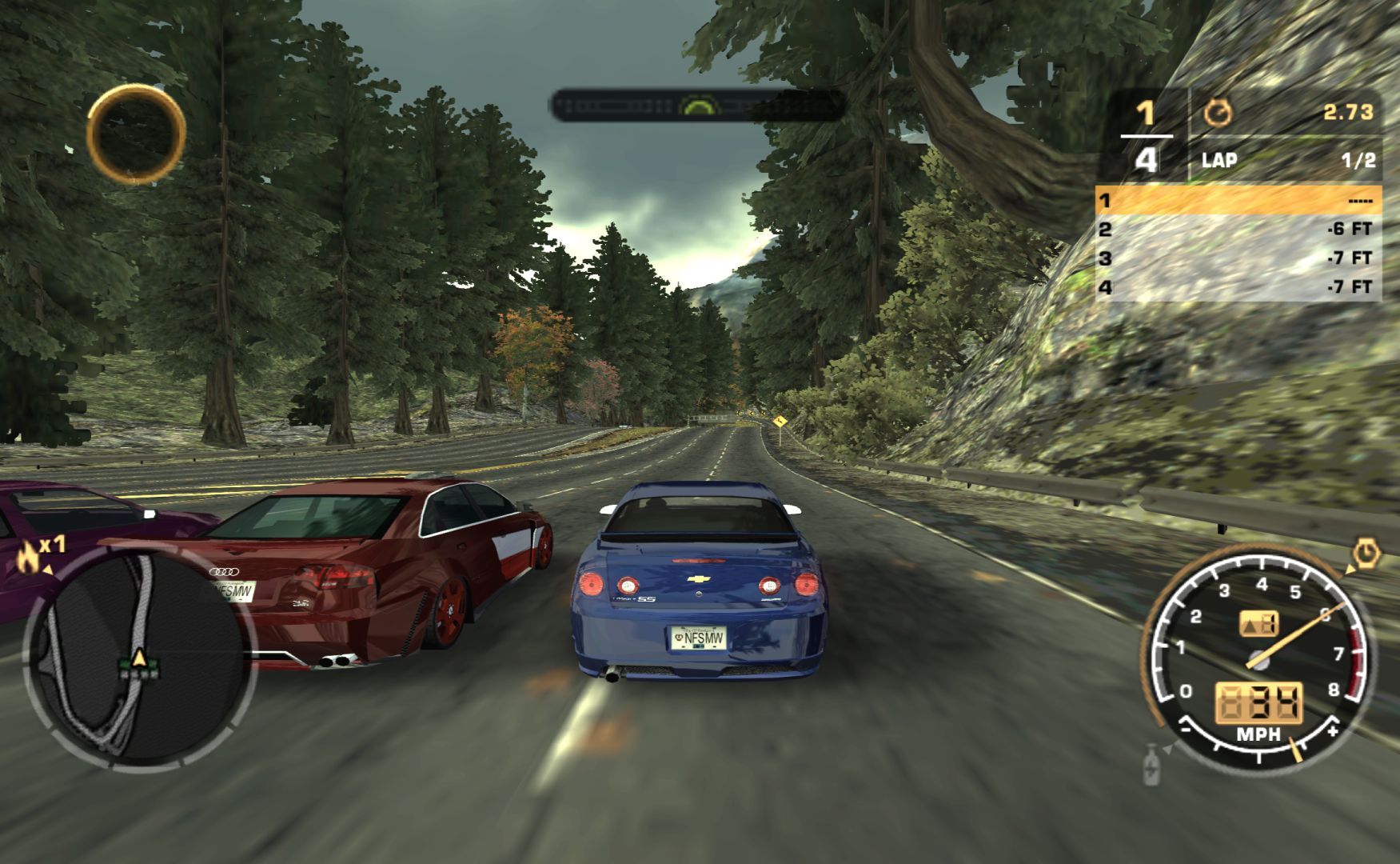
Task: Click the circular track minimap
Action: tap(138, 656)
